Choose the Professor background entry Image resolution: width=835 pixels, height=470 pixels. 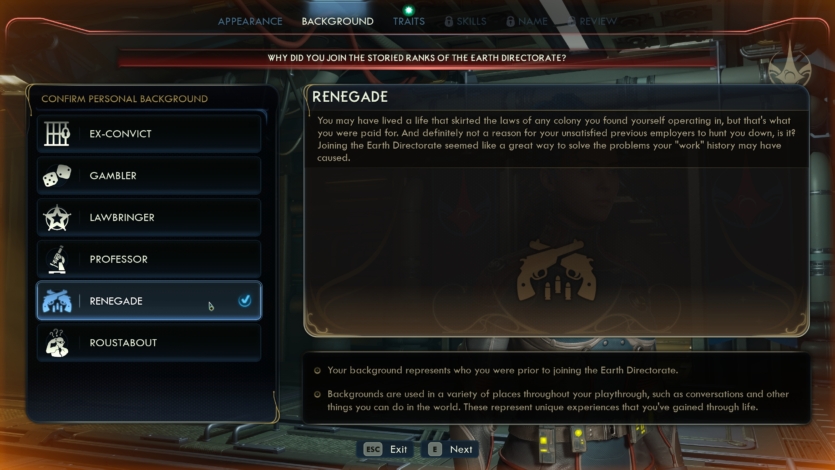pos(149,260)
